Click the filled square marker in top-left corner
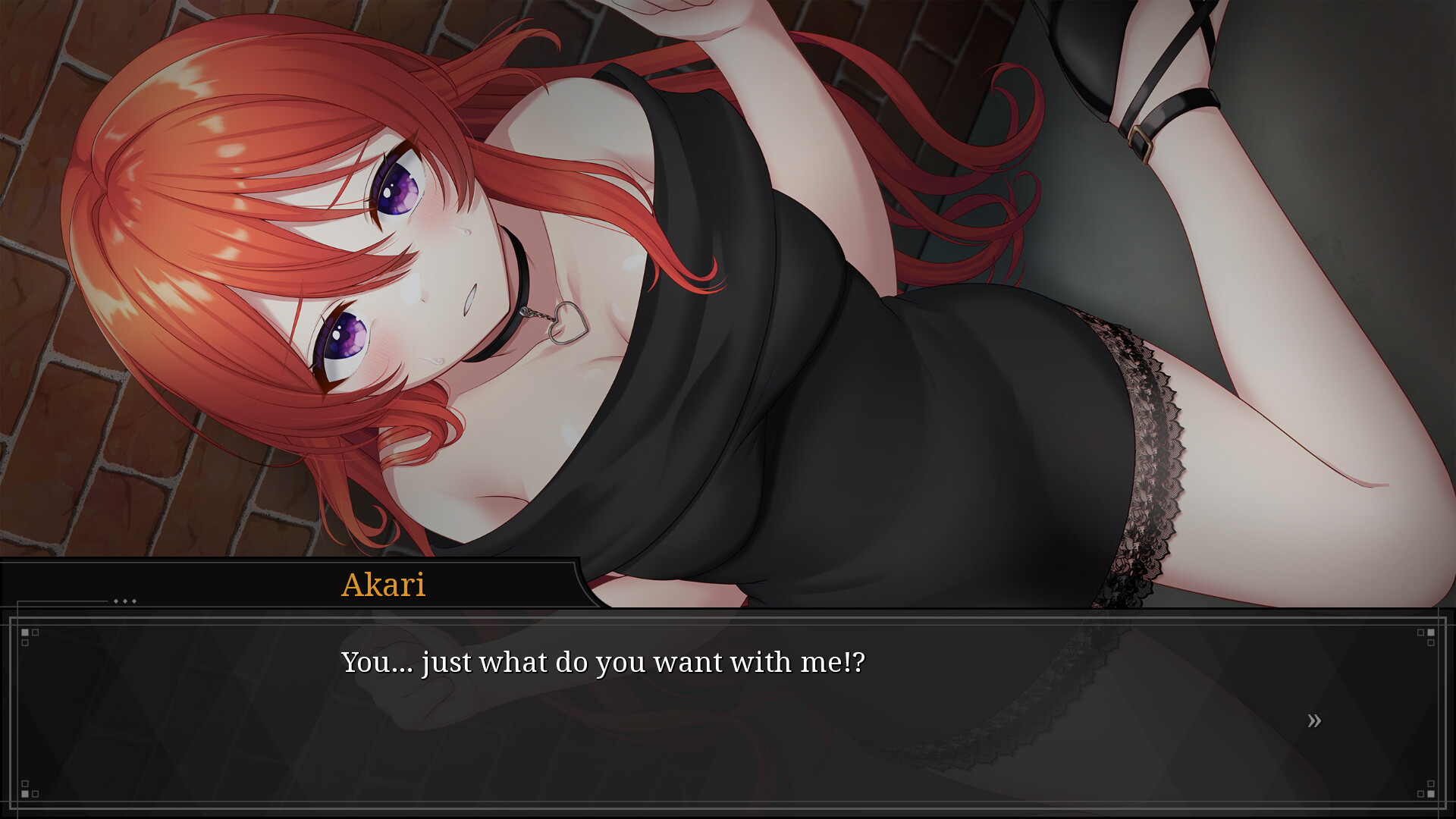1456x819 pixels. (25, 632)
